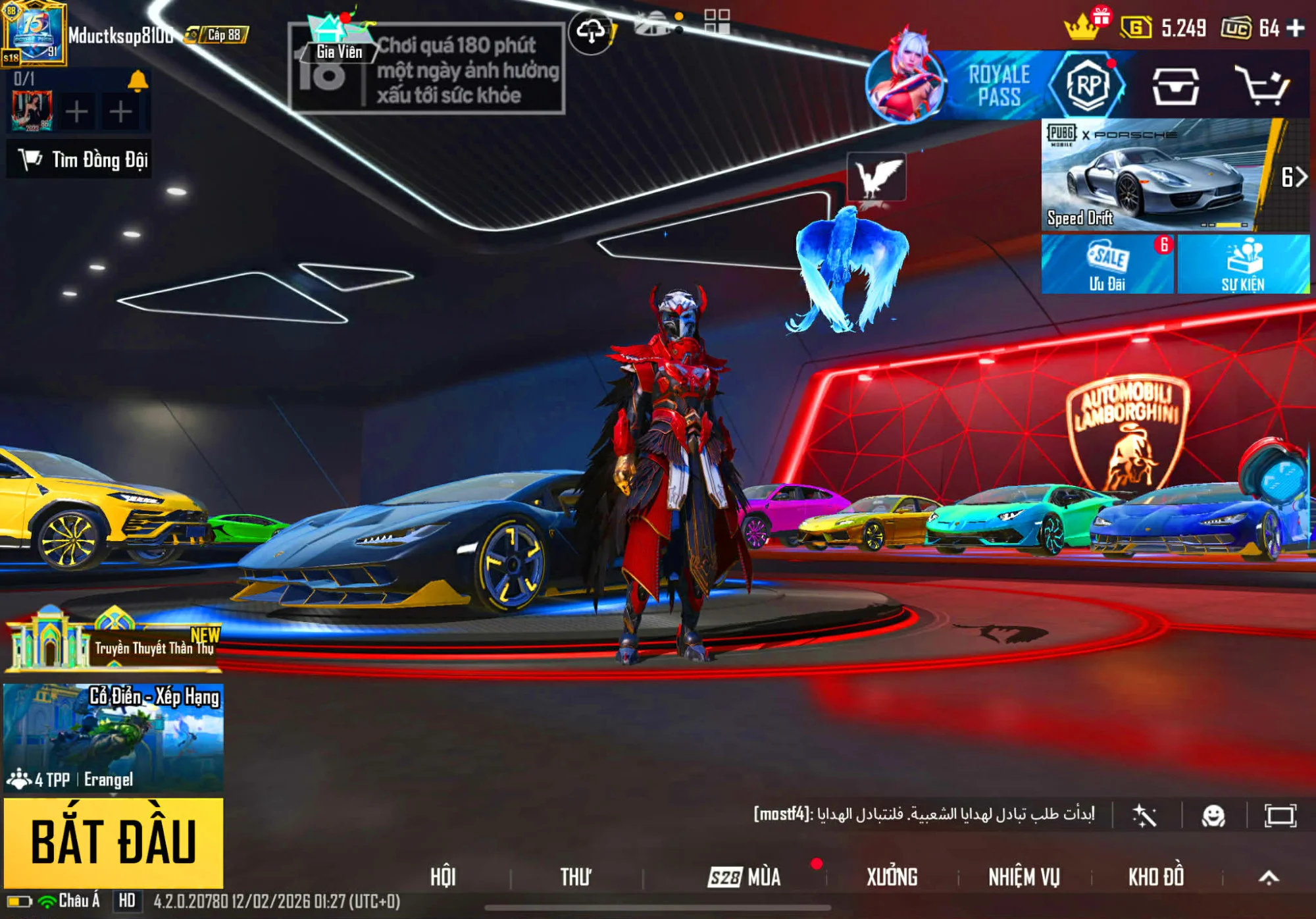Open the Hội clan menu
This screenshot has height=919, width=1316.
443,877
